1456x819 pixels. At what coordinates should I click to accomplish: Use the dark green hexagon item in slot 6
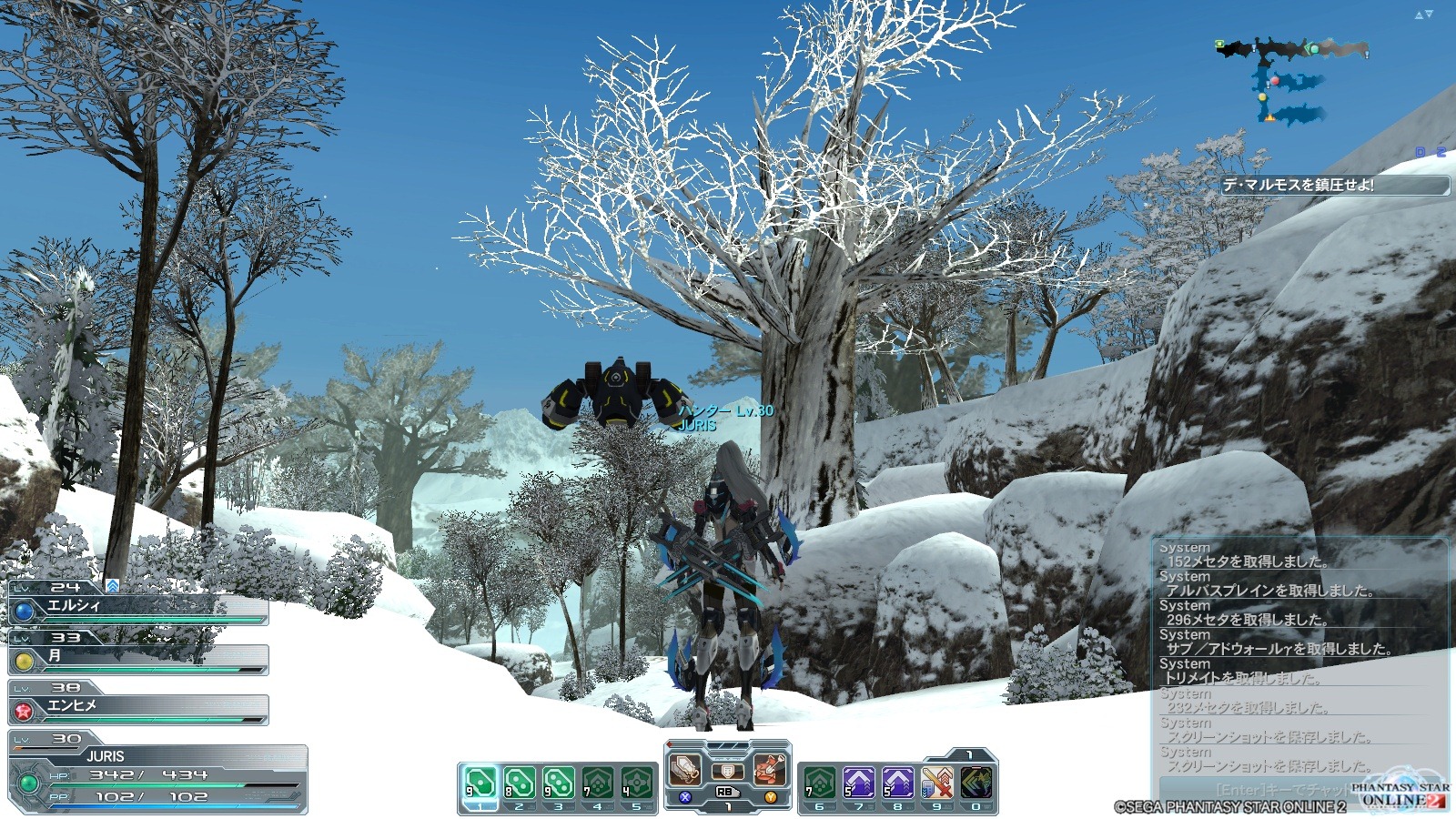point(819,783)
